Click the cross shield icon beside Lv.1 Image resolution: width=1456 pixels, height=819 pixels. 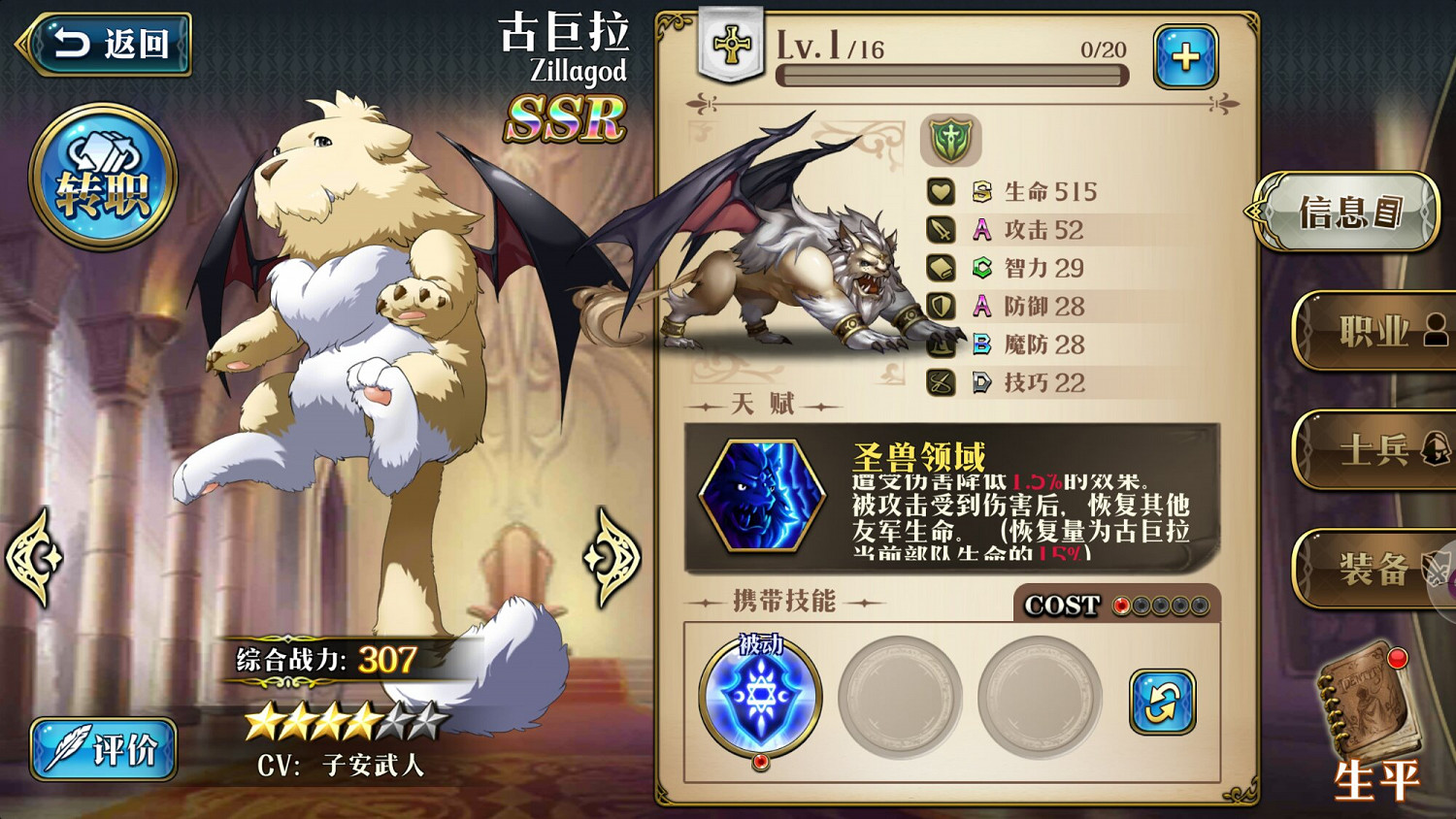point(730,42)
